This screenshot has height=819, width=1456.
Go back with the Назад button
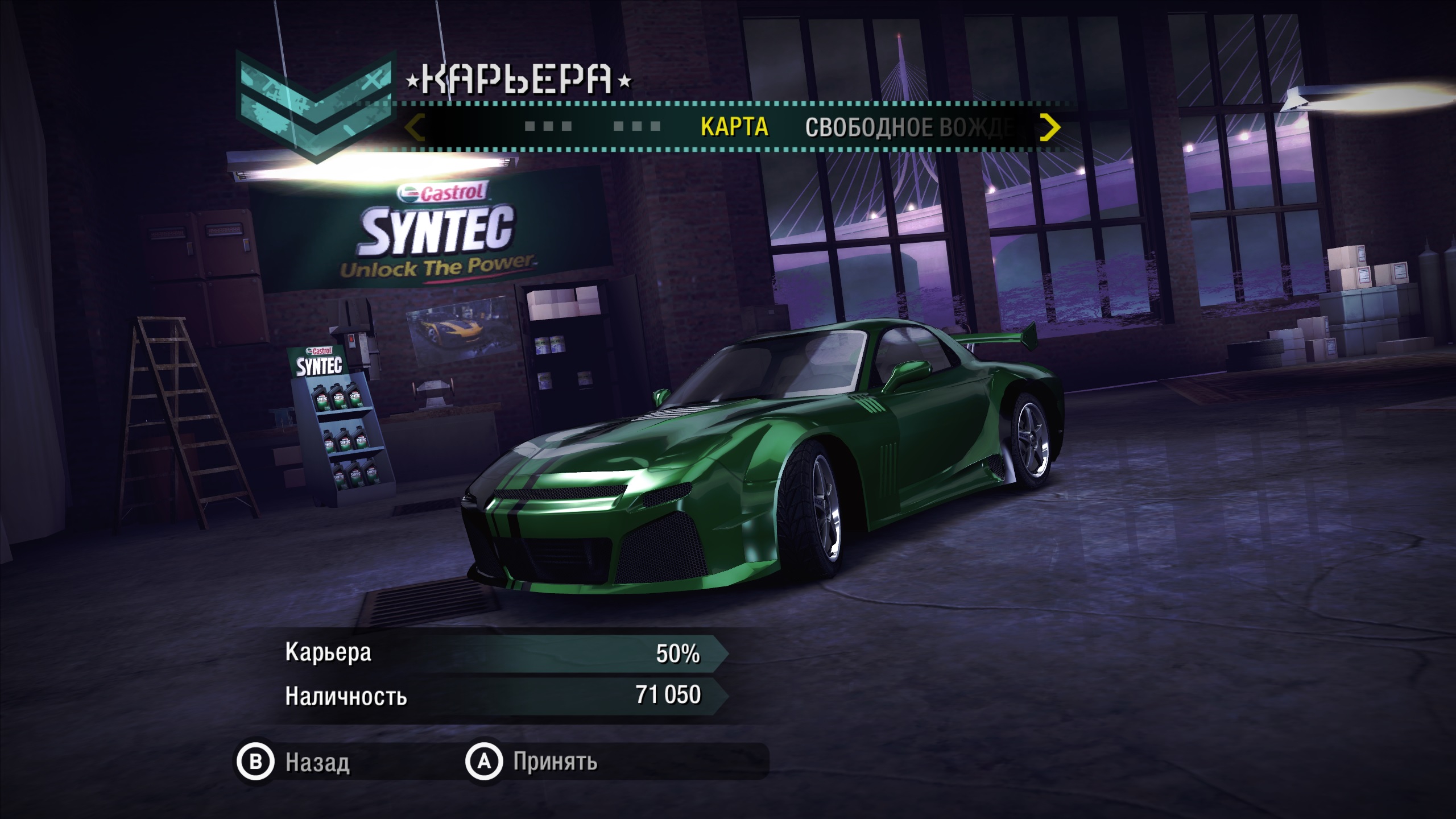tap(293, 762)
